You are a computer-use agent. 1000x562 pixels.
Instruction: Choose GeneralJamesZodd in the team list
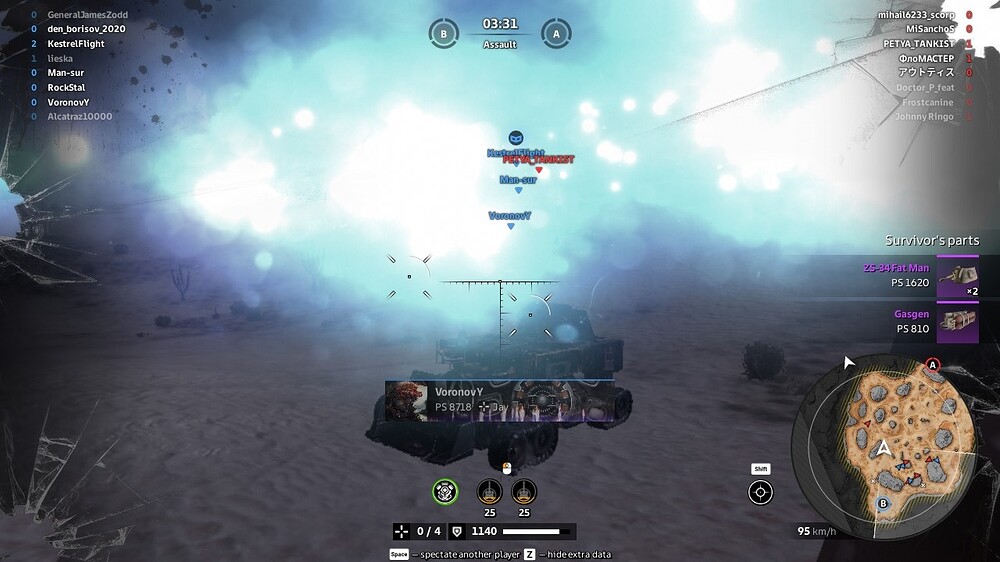tap(87, 15)
